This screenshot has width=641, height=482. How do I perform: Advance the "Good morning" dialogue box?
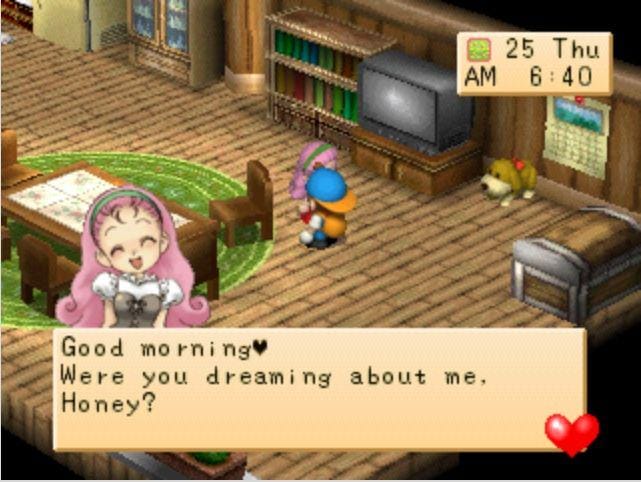pos(318,388)
